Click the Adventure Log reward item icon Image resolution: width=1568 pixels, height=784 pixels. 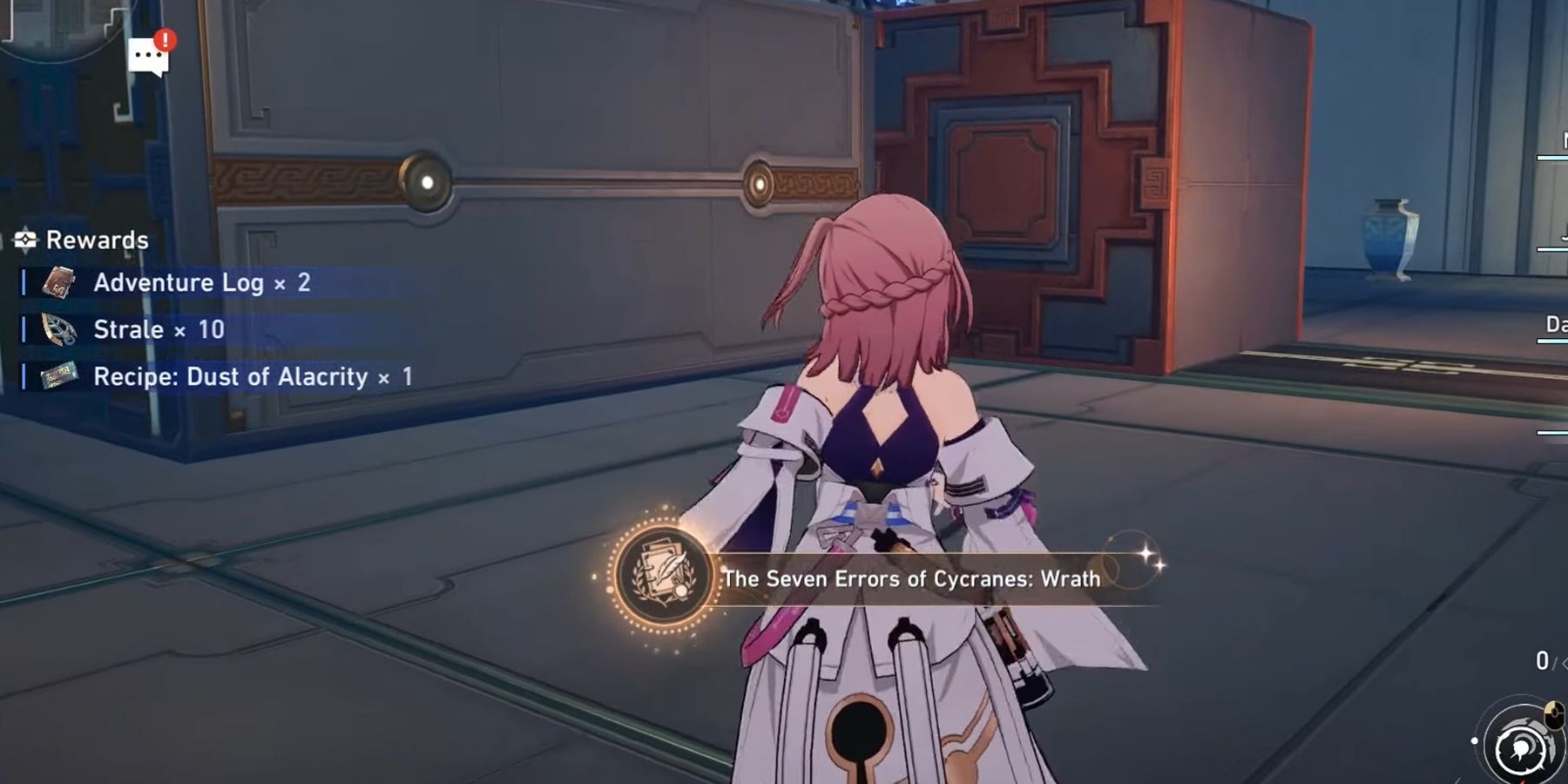(59, 281)
